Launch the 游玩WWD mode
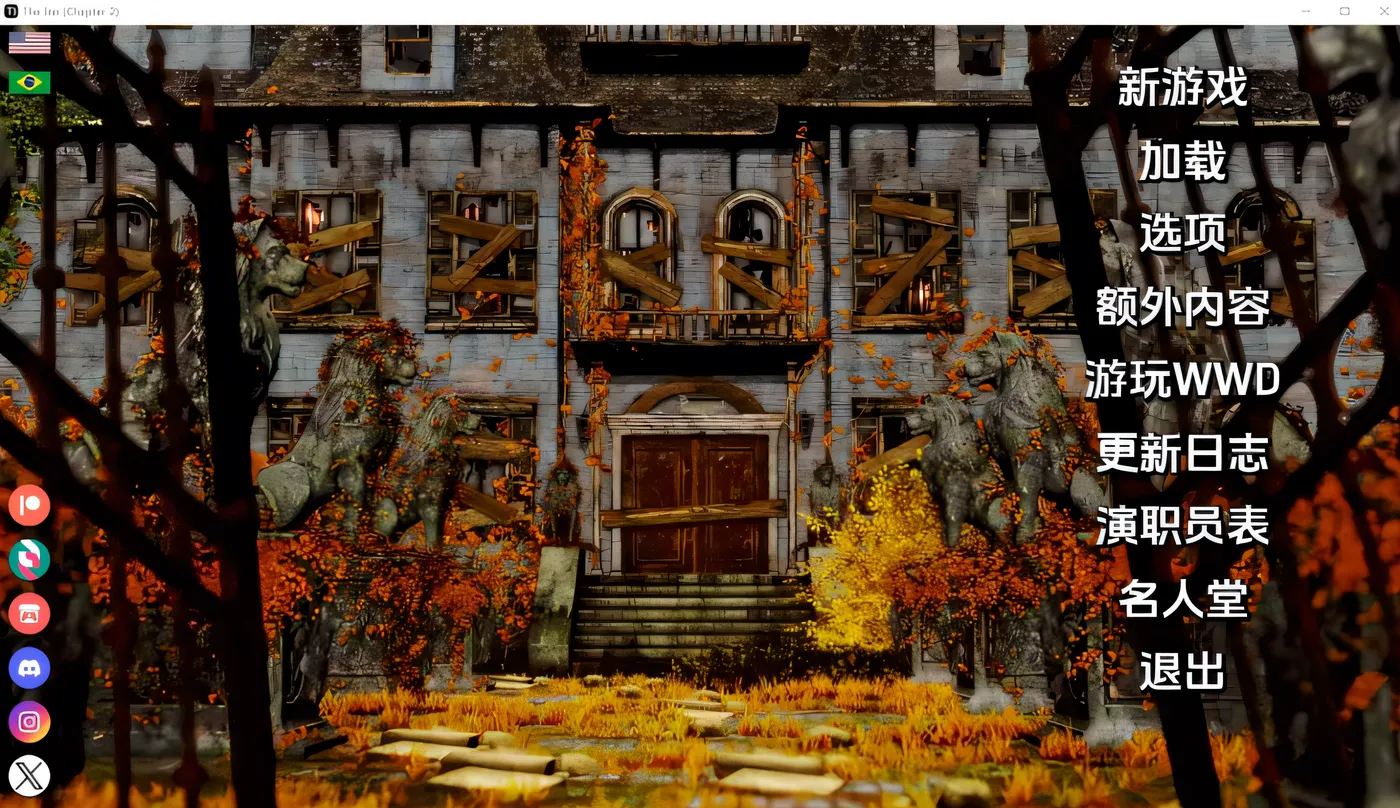 click(1183, 381)
